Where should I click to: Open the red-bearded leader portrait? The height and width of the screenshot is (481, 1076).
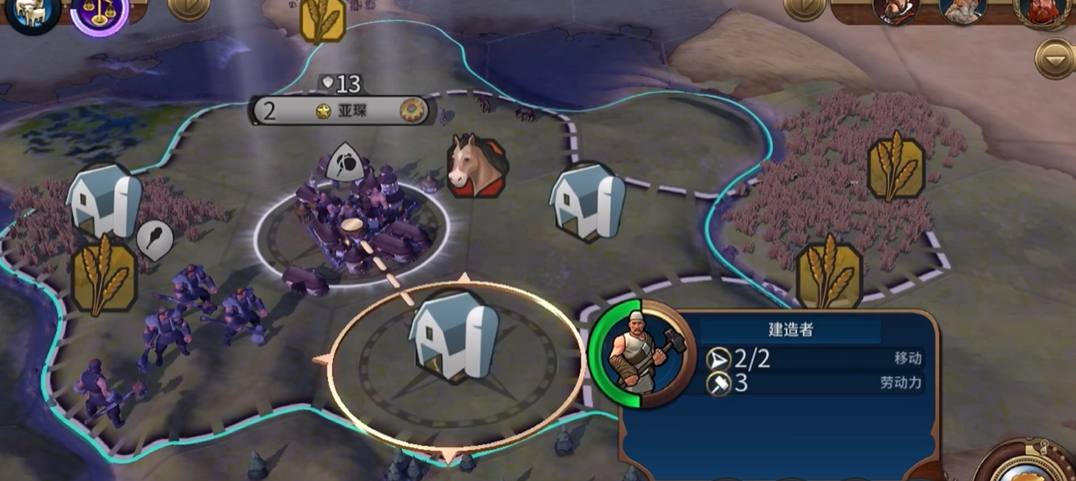click(1040, 10)
